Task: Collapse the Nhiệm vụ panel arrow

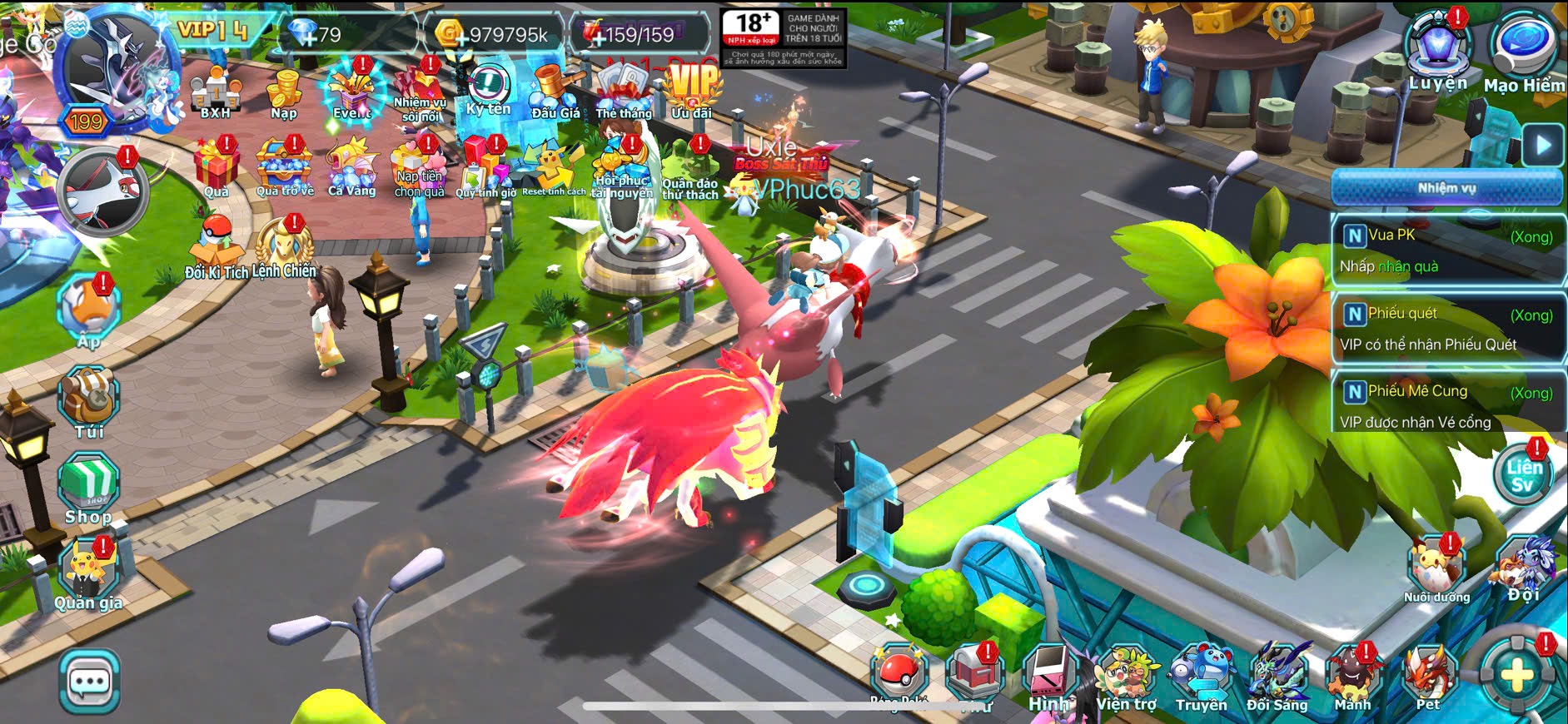Action: point(1543,146)
